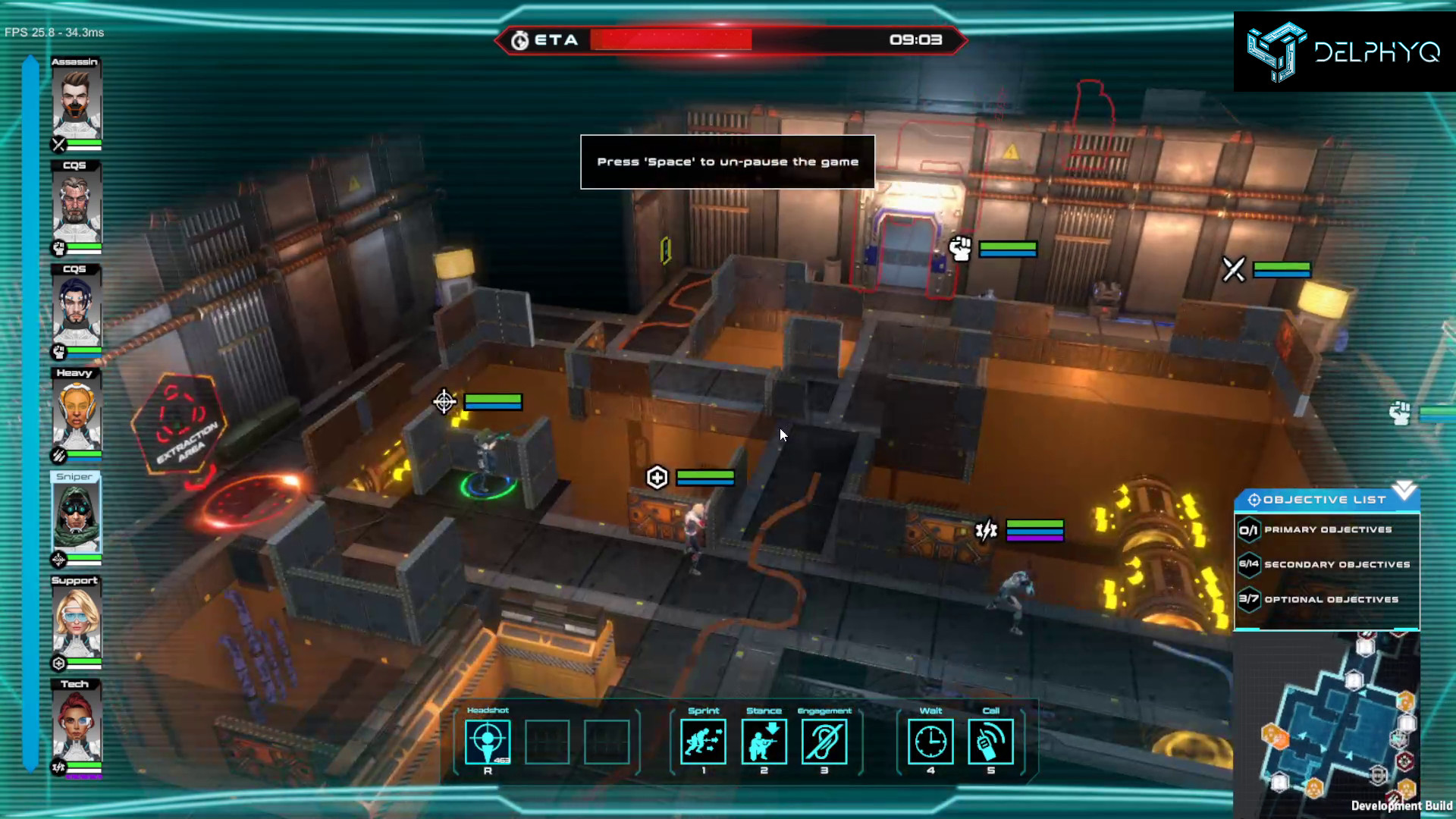
Task: Toggle the Engagement setting
Action: pyautogui.click(x=824, y=742)
